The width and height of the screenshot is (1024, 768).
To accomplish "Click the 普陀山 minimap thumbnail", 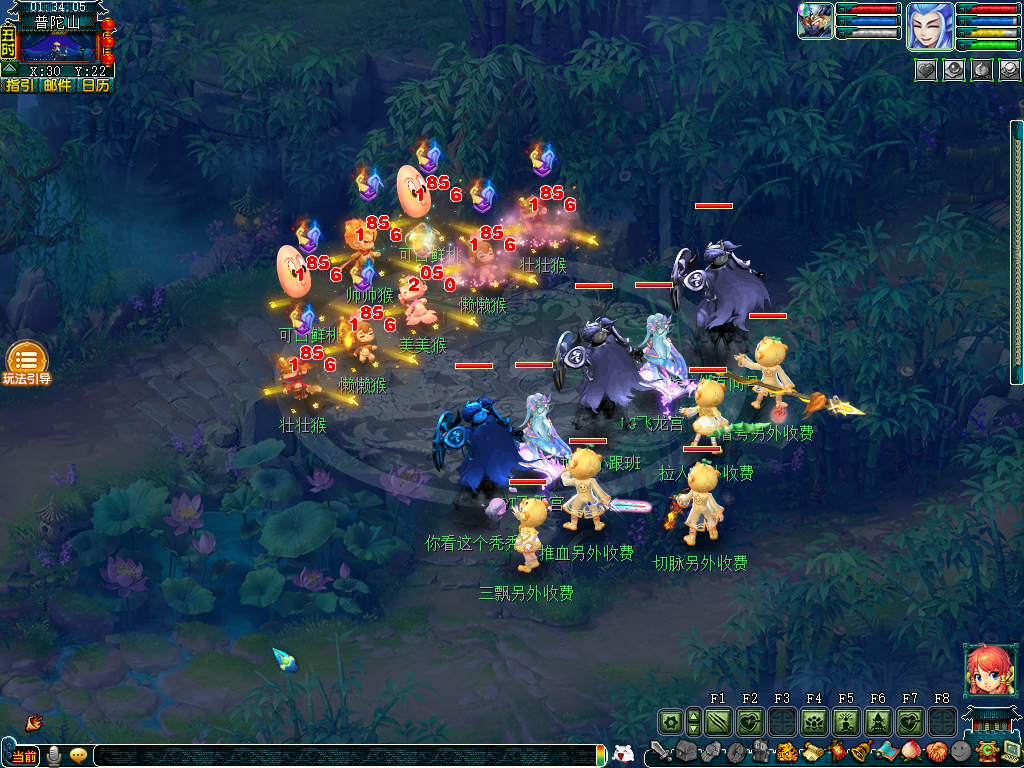I will [58, 46].
